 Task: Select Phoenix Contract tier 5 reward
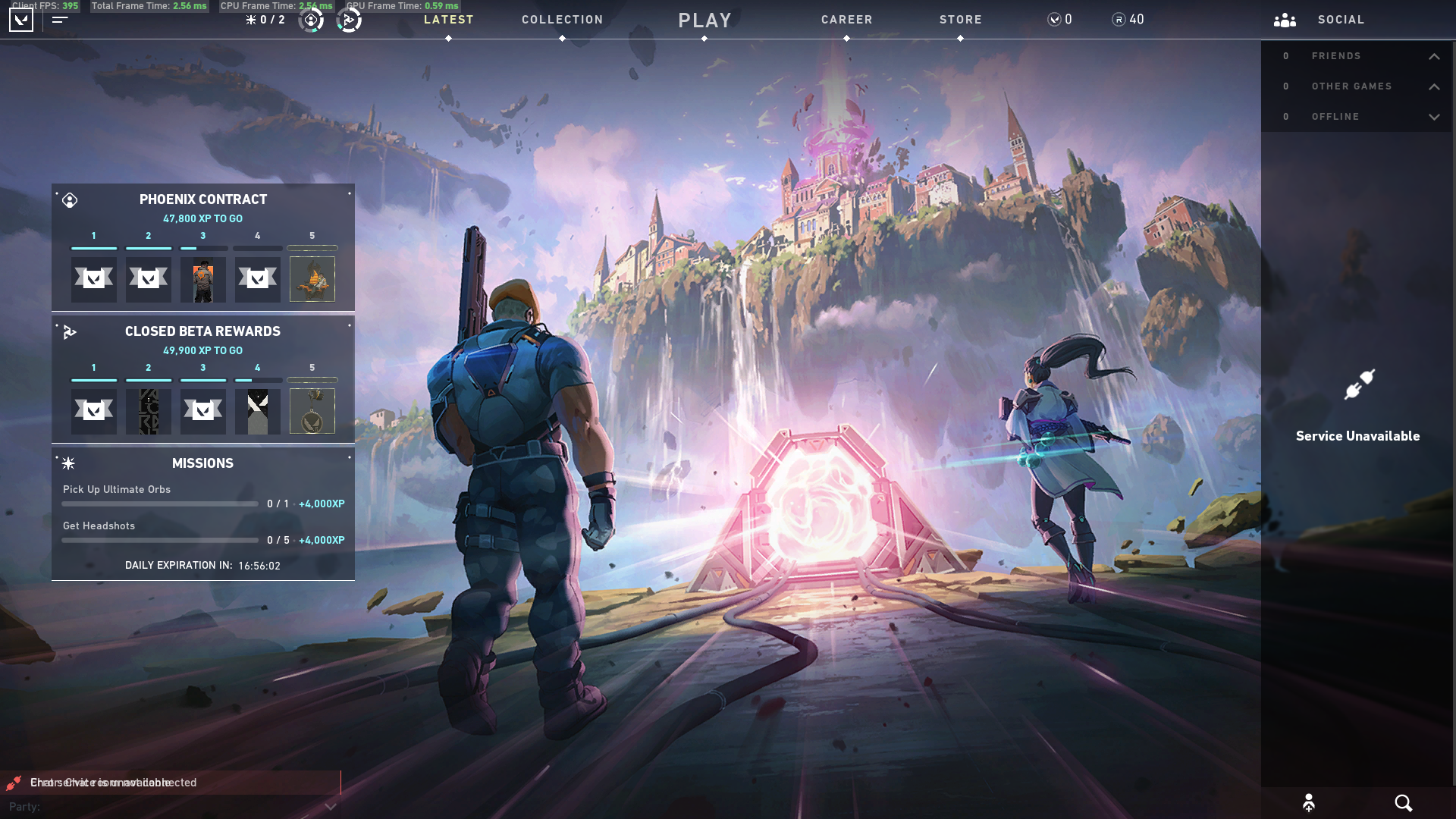(x=312, y=279)
